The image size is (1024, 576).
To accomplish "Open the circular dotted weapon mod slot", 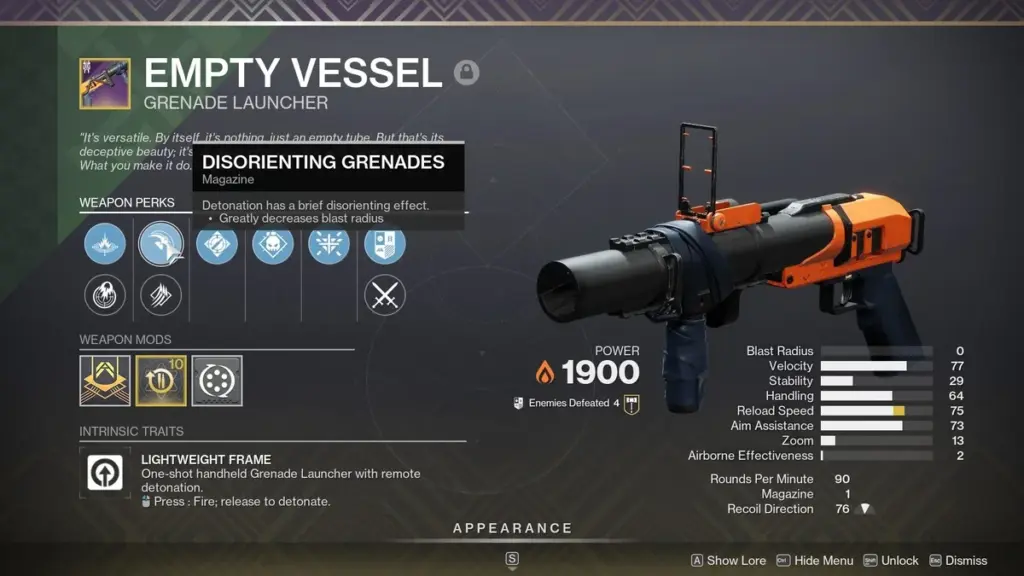I will (x=217, y=381).
